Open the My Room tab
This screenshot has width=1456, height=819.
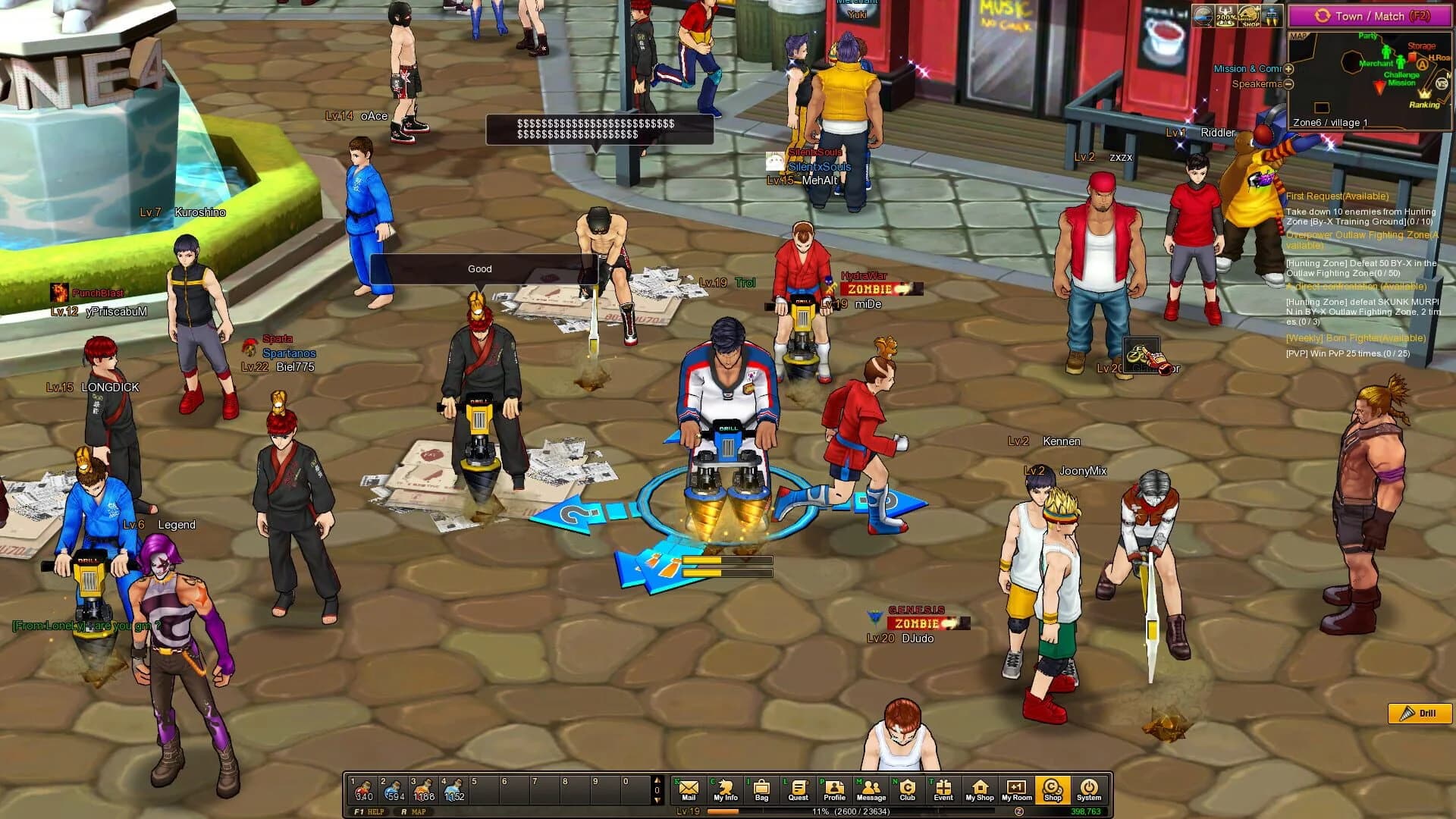coord(1016,789)
